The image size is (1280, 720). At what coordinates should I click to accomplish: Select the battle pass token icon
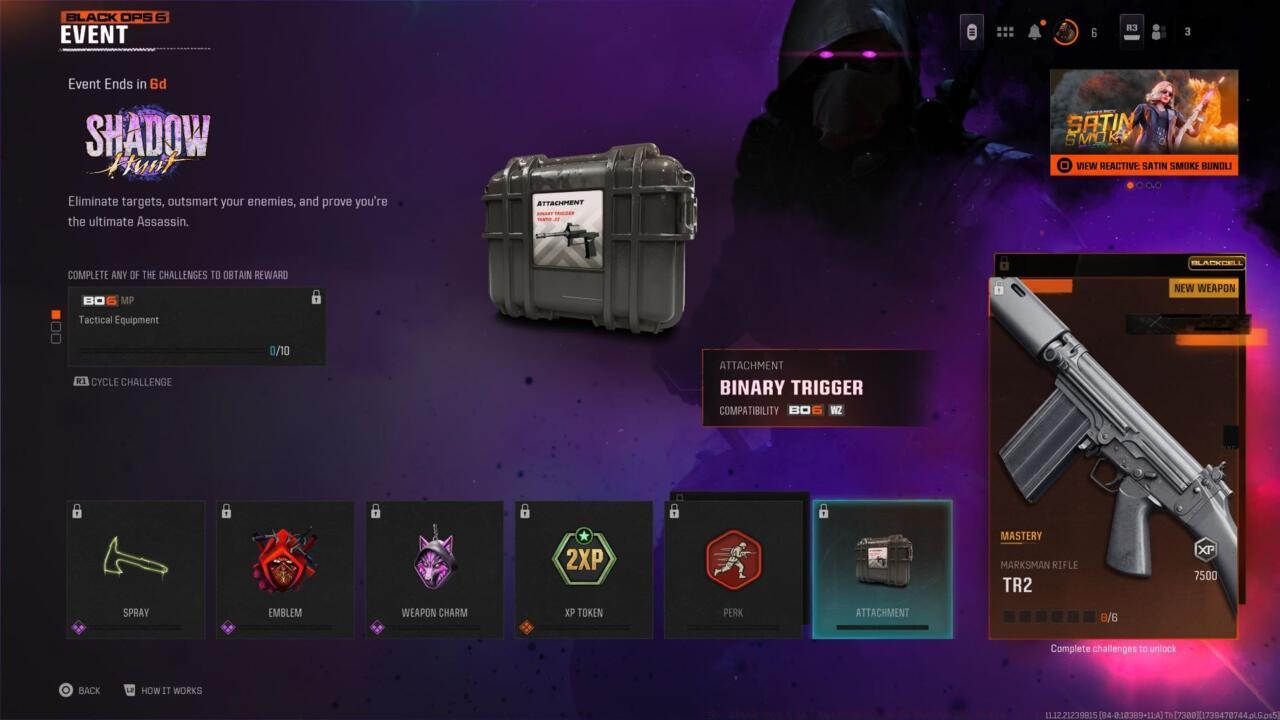click(970, 30)
